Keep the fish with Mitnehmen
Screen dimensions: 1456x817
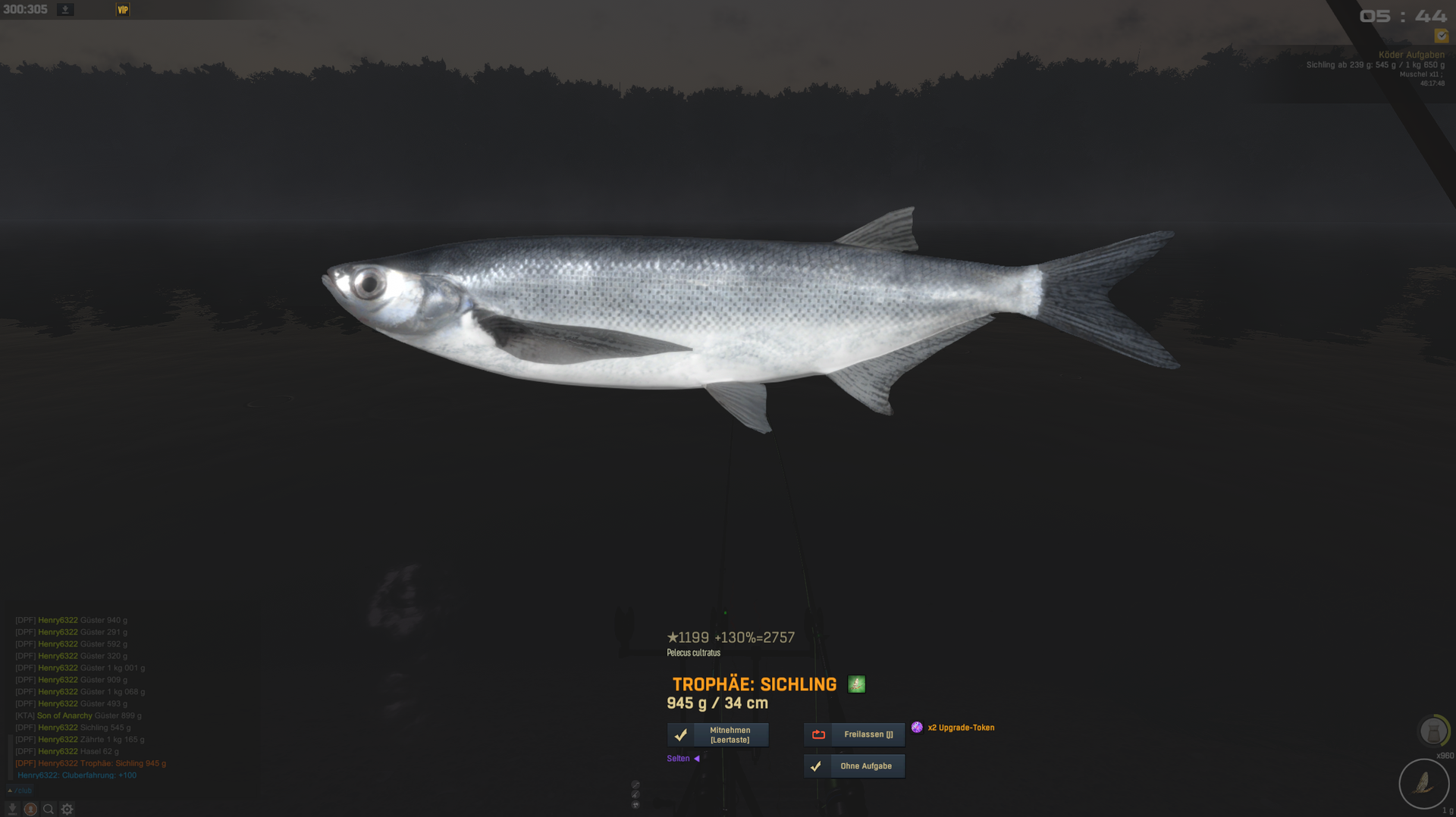717,734
